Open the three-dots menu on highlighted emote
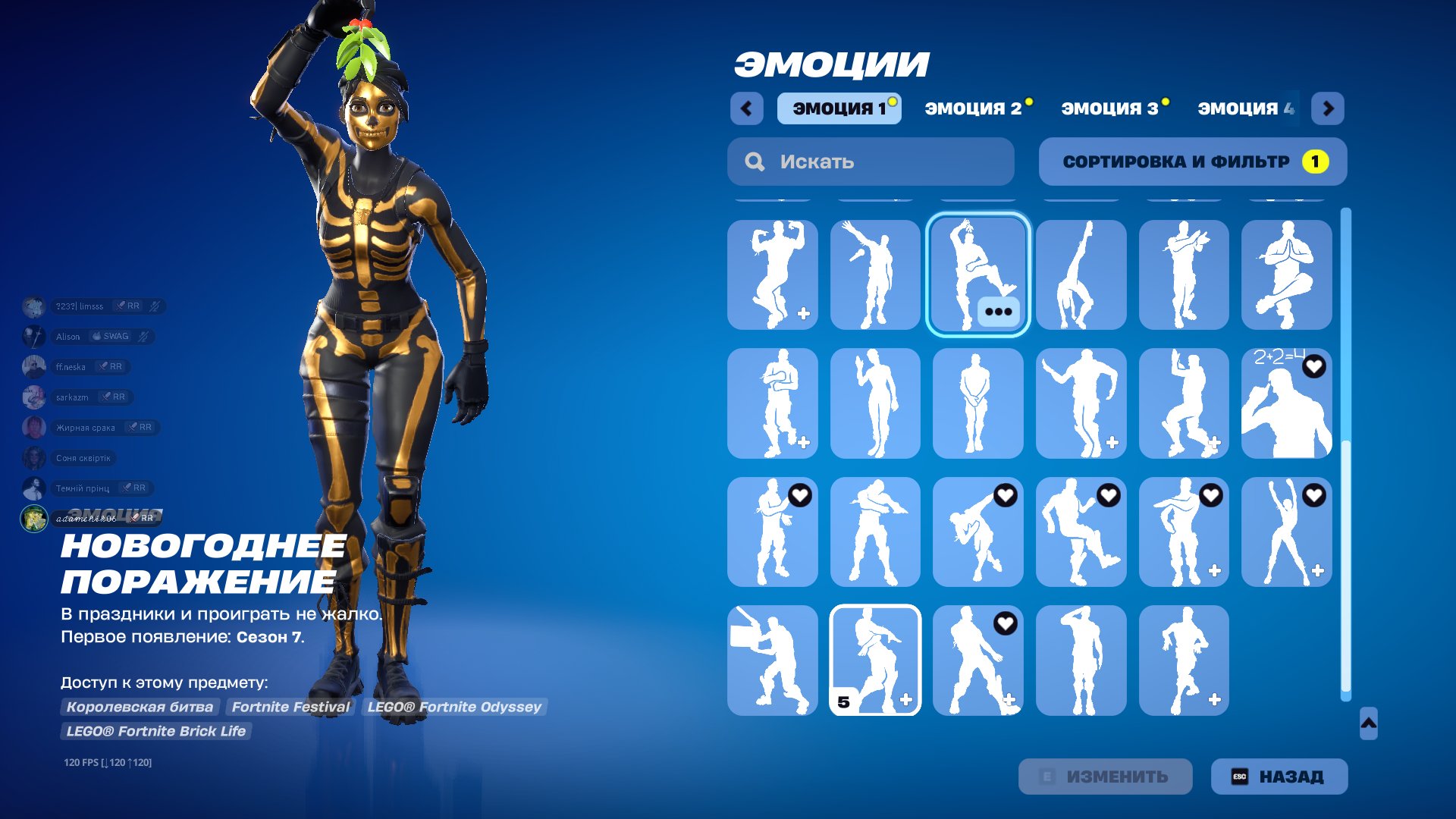 pos(998,312)
